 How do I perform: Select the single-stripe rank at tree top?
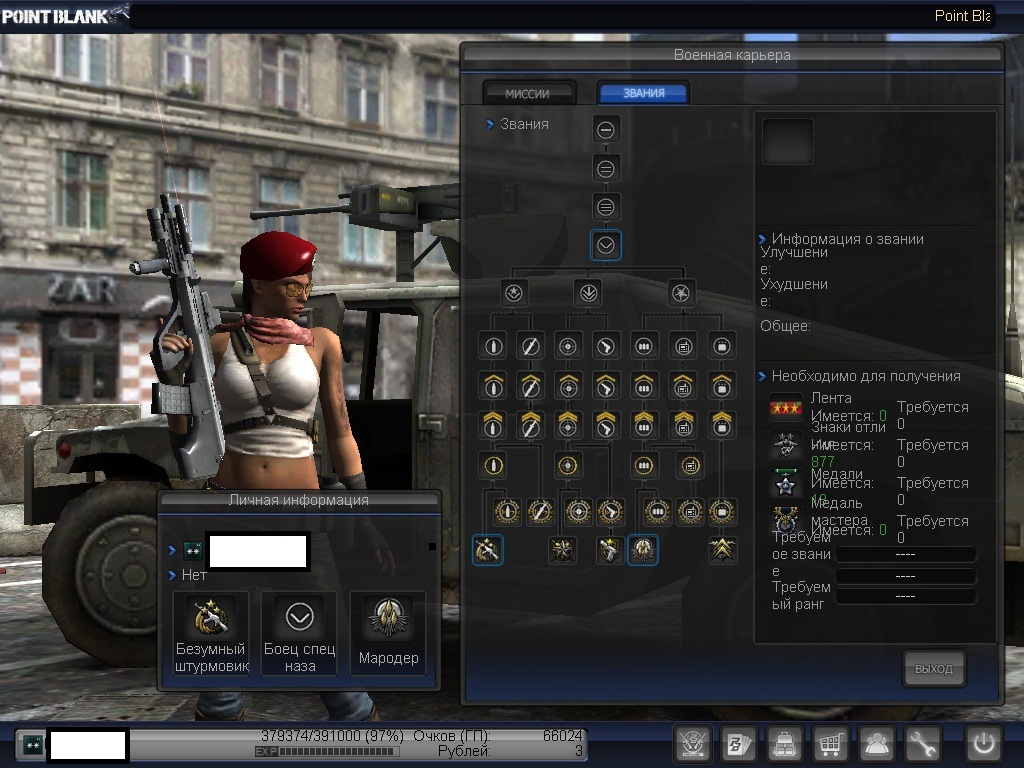pos(606,129)
